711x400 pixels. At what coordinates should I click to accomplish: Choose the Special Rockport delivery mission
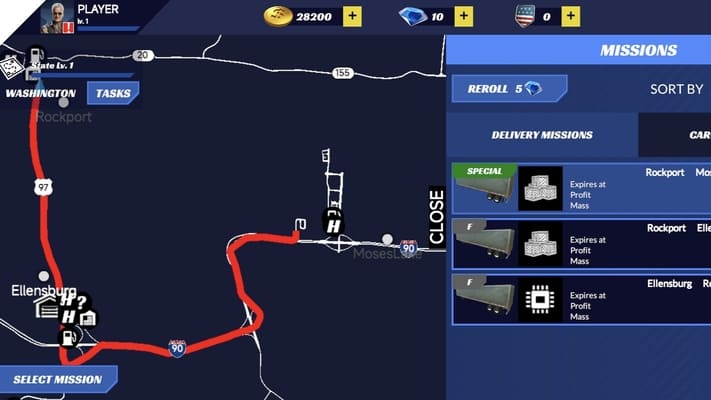(x=581, y=189)
